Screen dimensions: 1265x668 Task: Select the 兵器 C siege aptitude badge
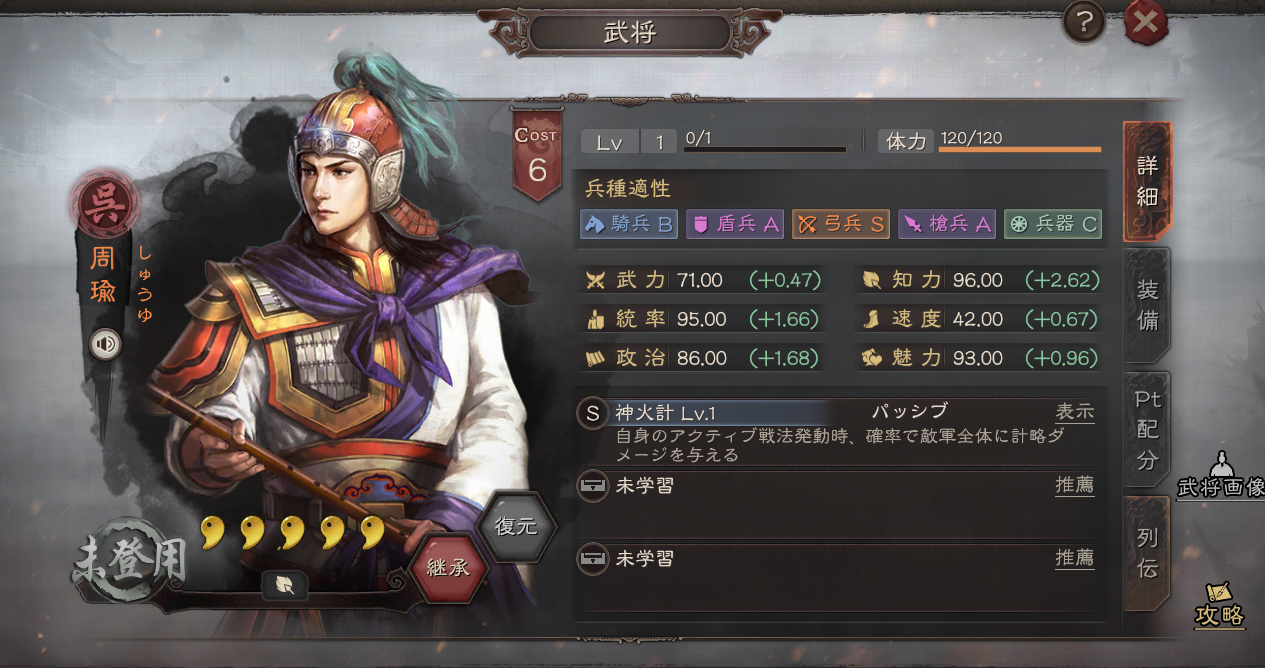pyautogui.click(x=1053, y=224)
